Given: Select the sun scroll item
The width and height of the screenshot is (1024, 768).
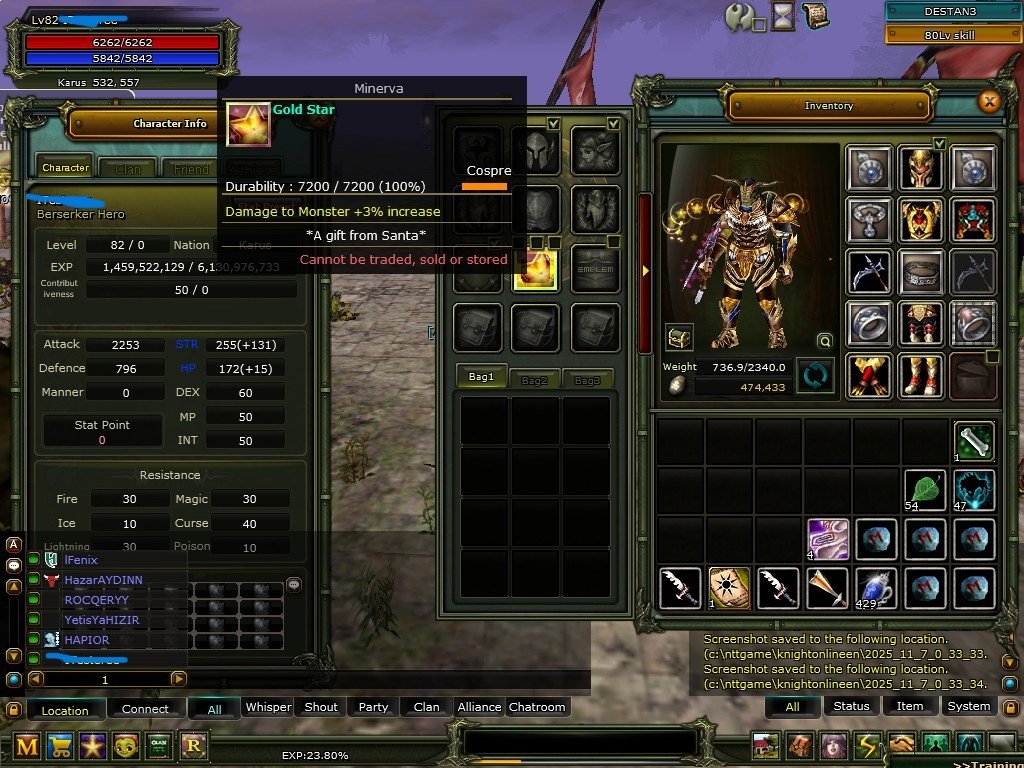Looking at the screenshot, I should coord(729,588).
